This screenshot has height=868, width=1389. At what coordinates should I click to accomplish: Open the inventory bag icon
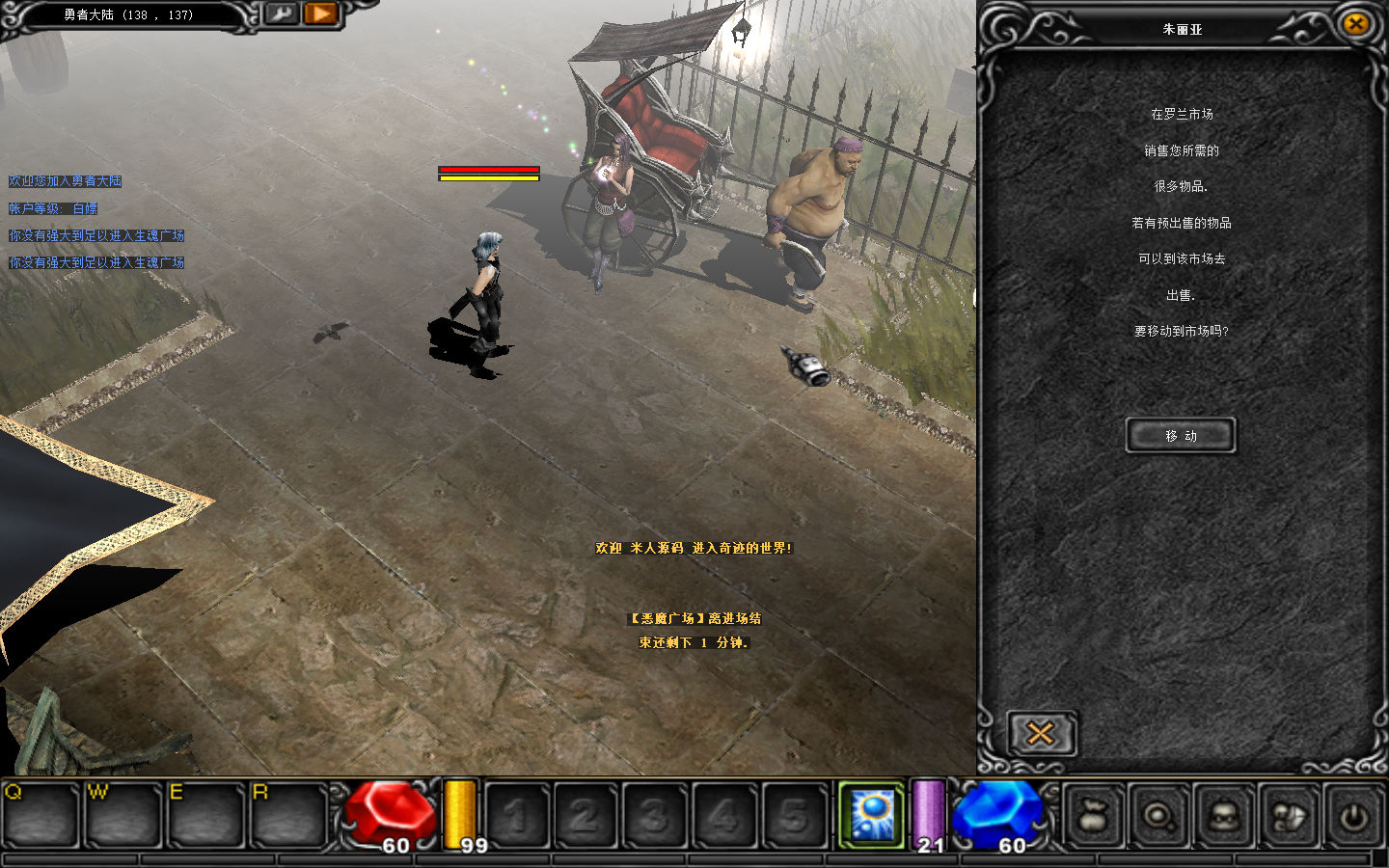1095,817
